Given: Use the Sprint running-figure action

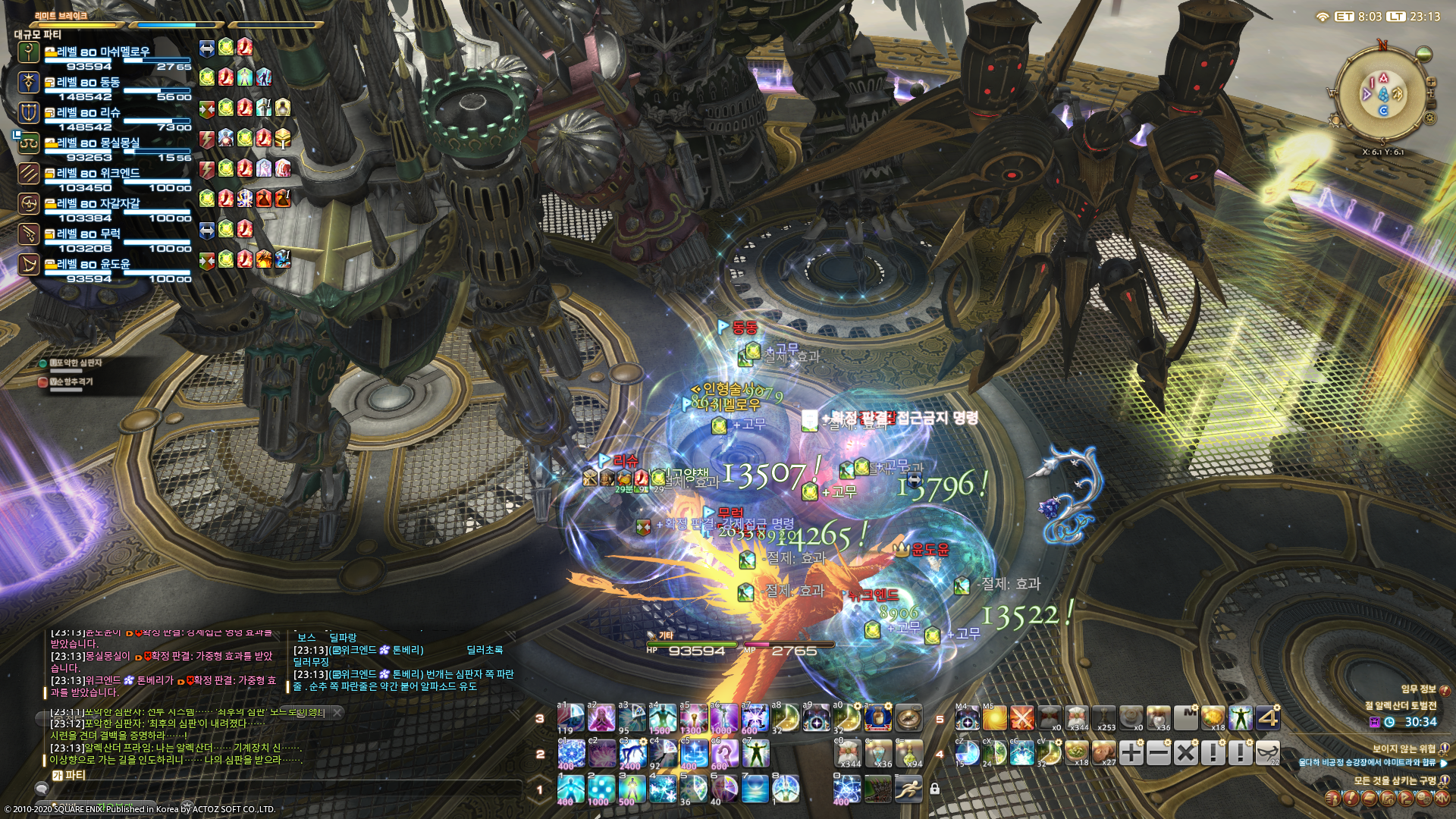Looking at the screenshot, I should [908, 789].
